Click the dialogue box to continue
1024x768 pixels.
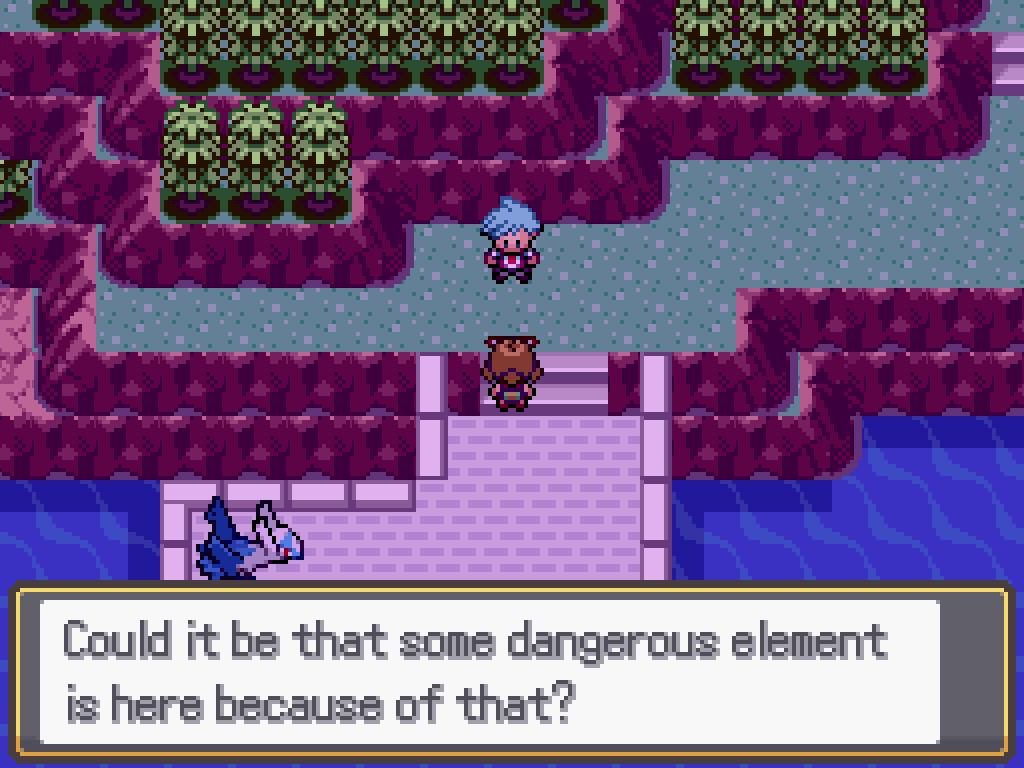[x=510, y=670]
